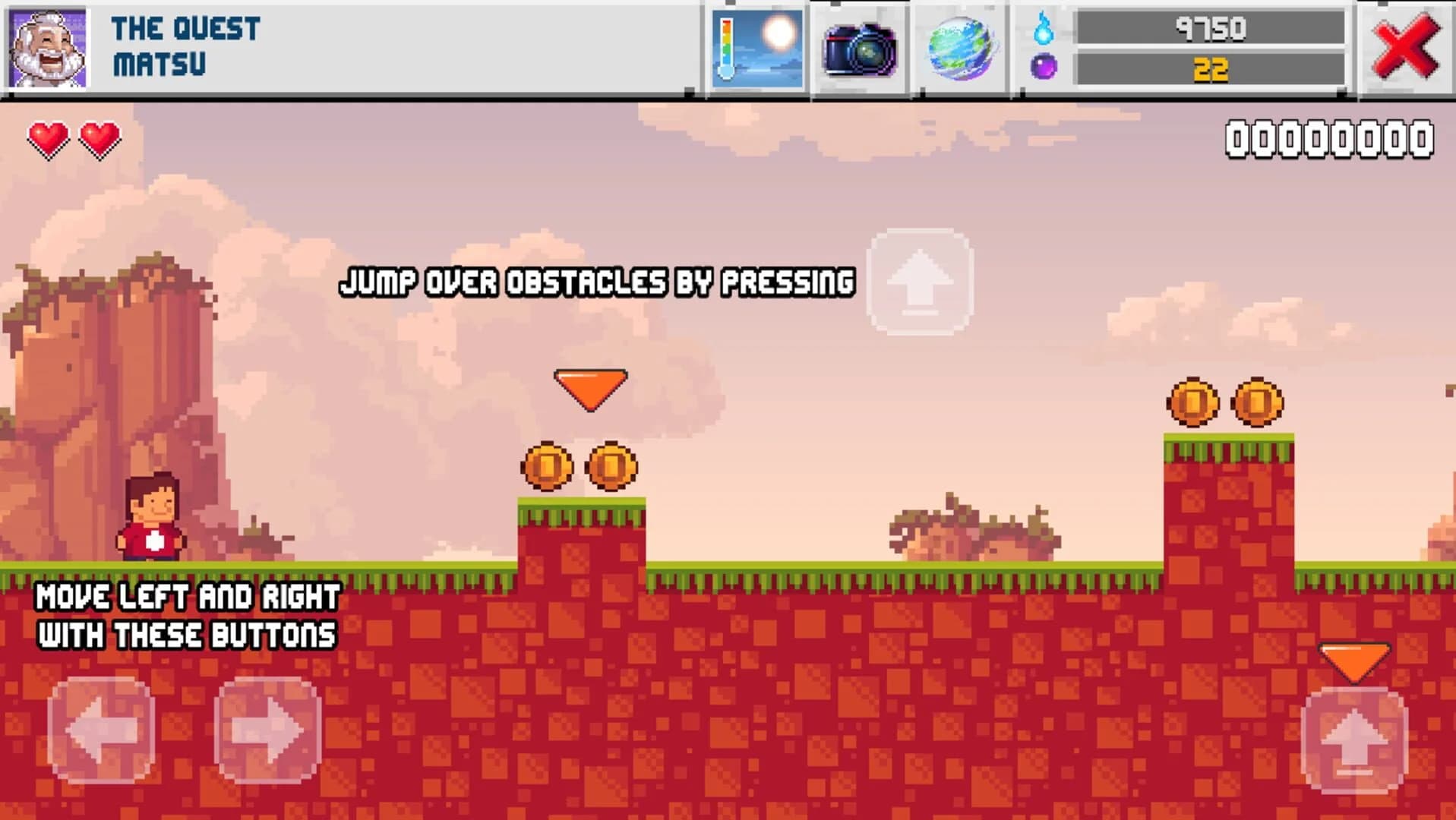Click the camera screenshot icon
Viewport: 1456px width, 820px height.
point(862,47)
